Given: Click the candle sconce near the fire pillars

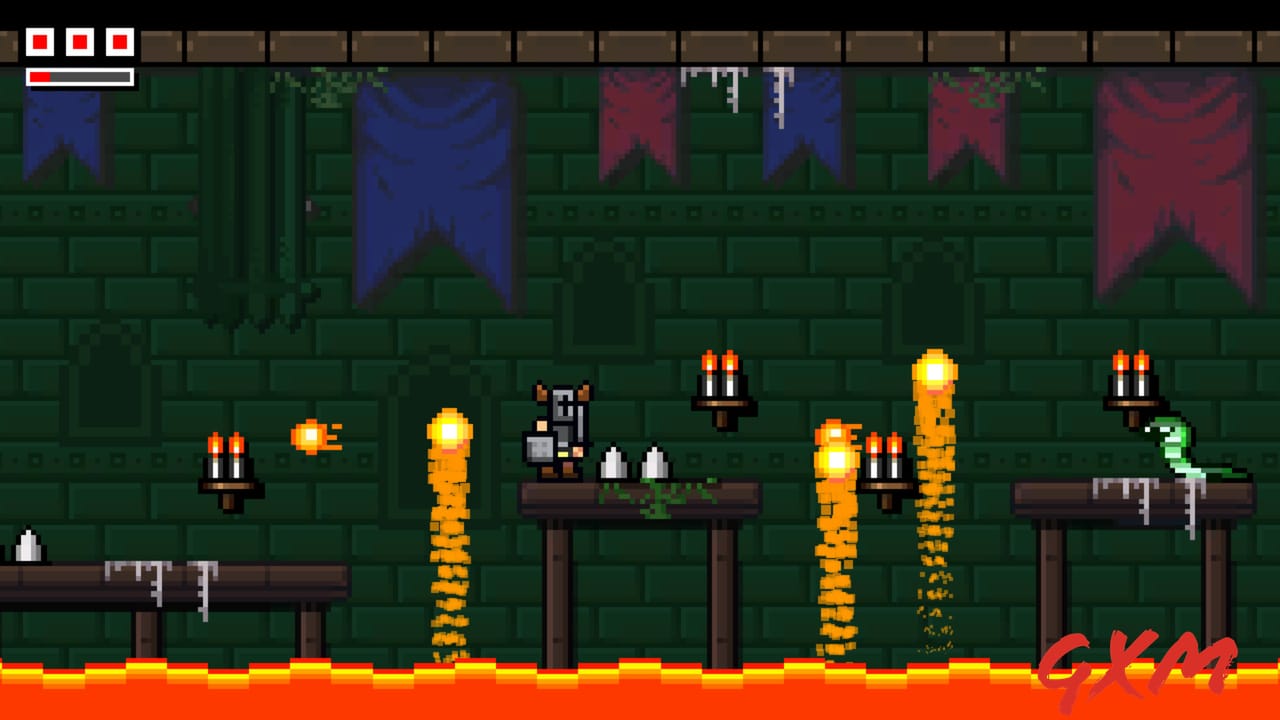Looking at the screenshot, I should pos(885,465).
